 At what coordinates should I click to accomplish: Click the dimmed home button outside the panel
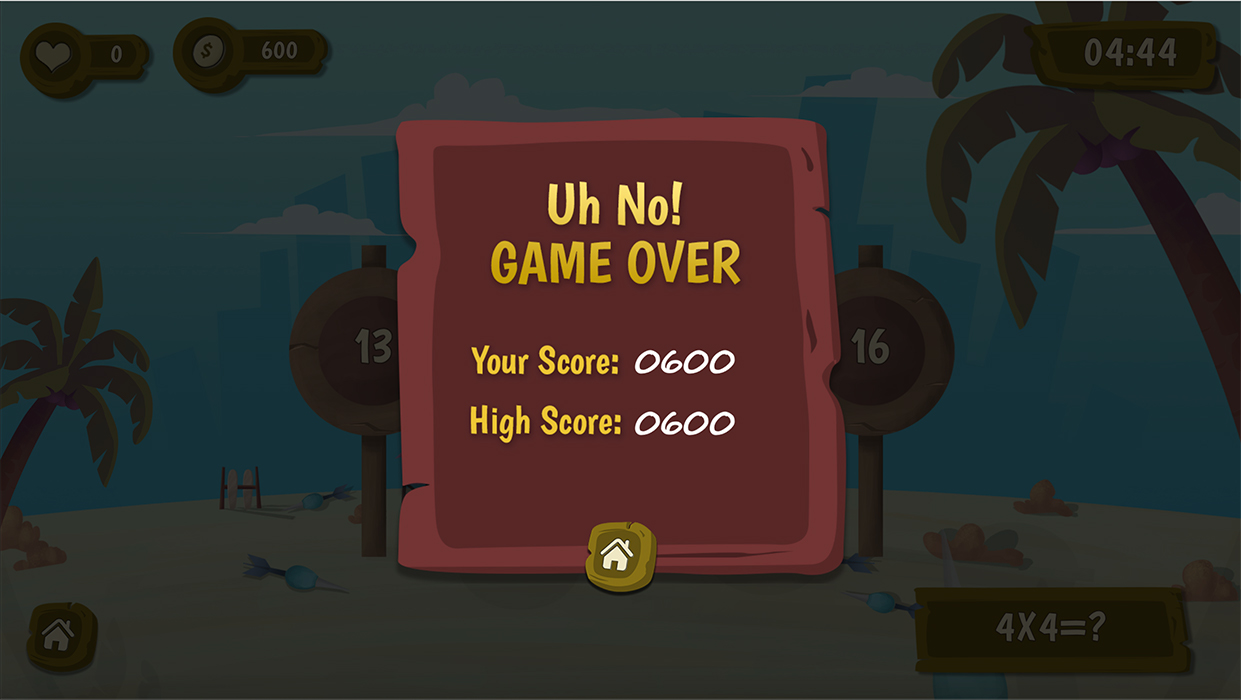(59, 634)
